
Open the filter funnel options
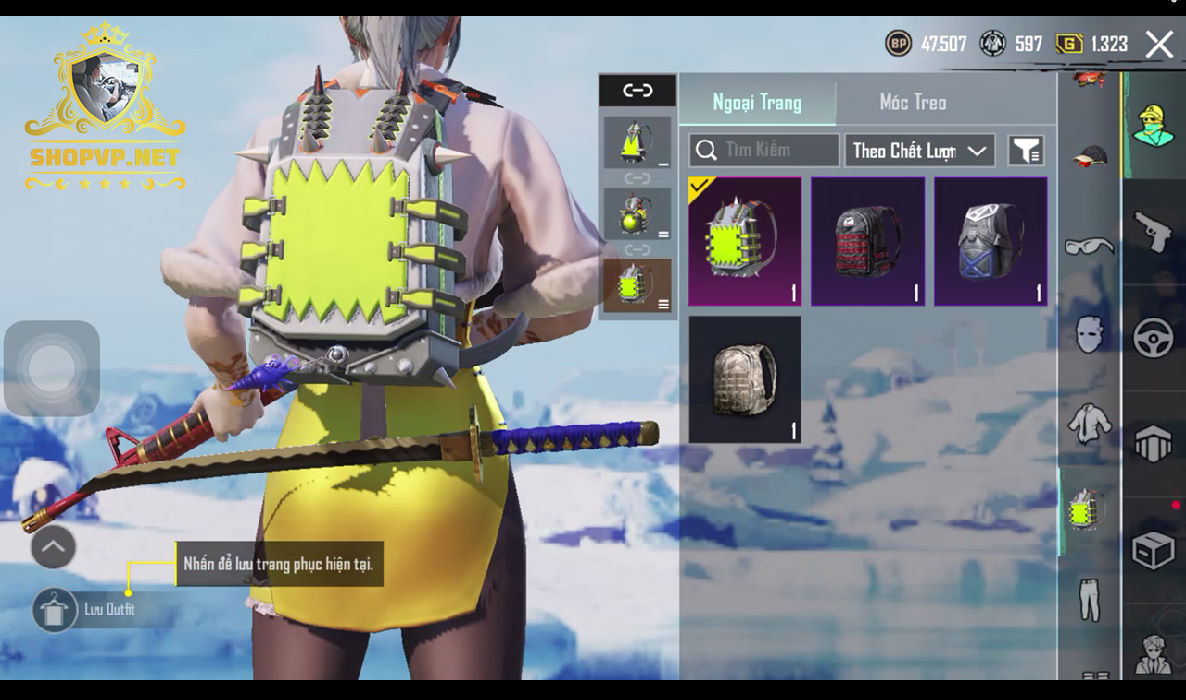click(1026, 151)
